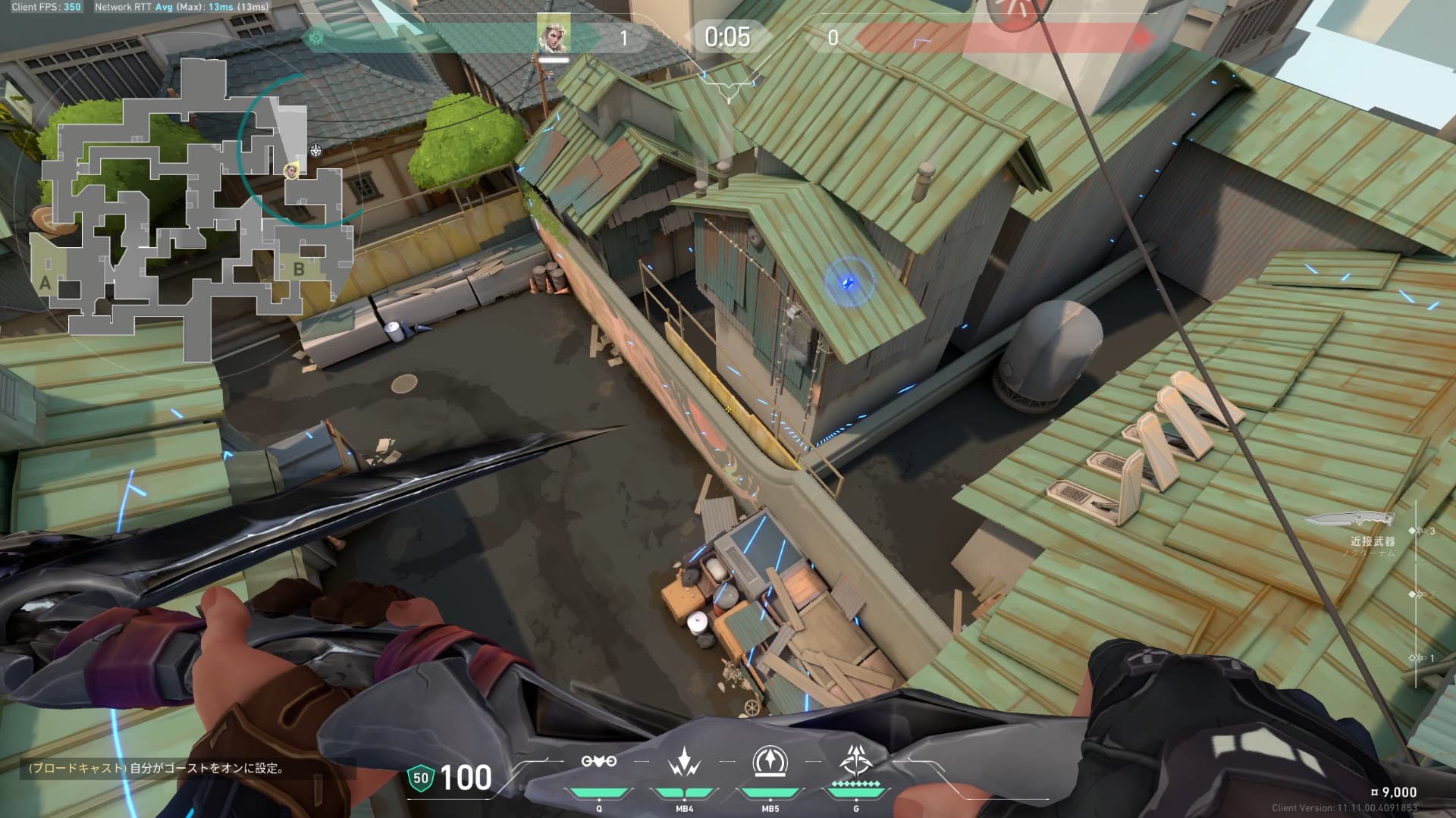Activate the Q ability with linked circles icon
This screenshot has width=1456, height=818.
click(598, 761)
